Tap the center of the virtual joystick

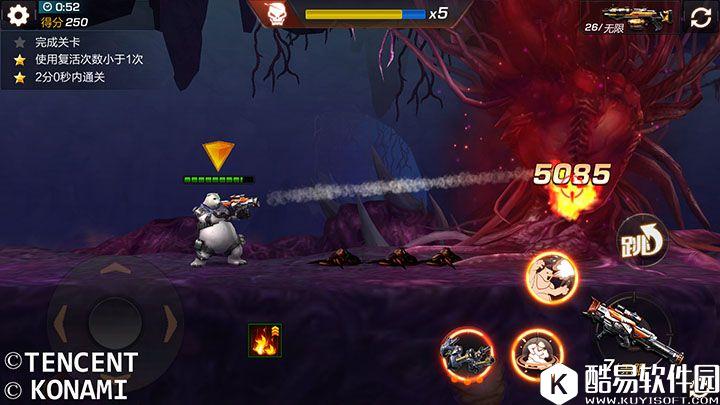coord(115,323)
